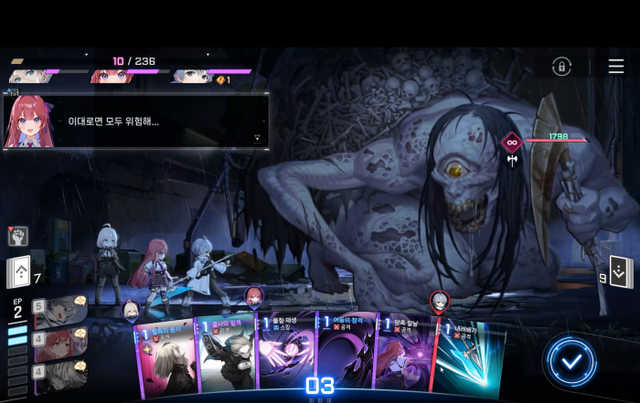
Task: Target the enemy's infinity diamond marker
Action: click(512, 141)
